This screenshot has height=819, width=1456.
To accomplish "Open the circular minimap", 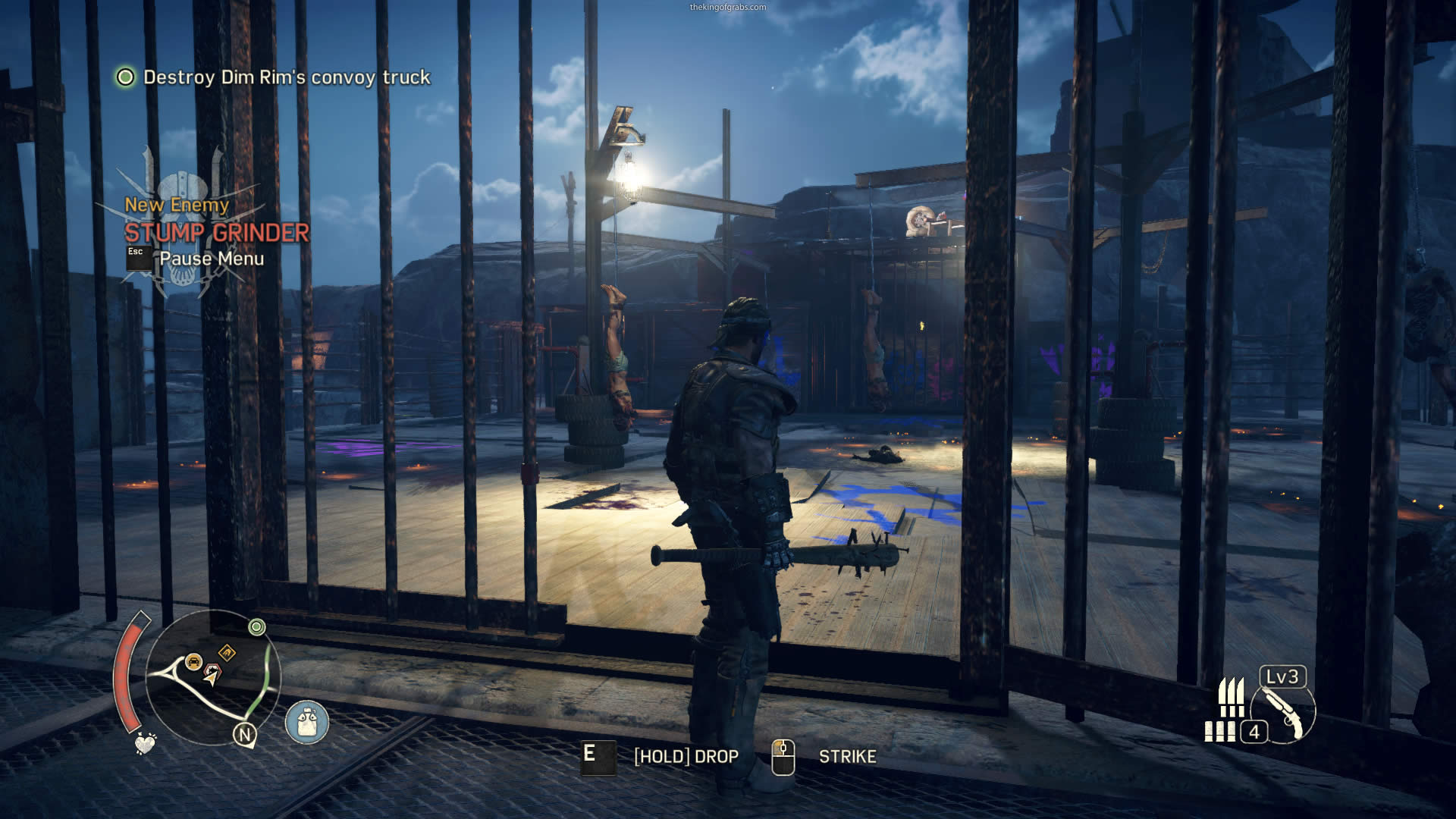I will pyautogui.click(x=212, y=677).
